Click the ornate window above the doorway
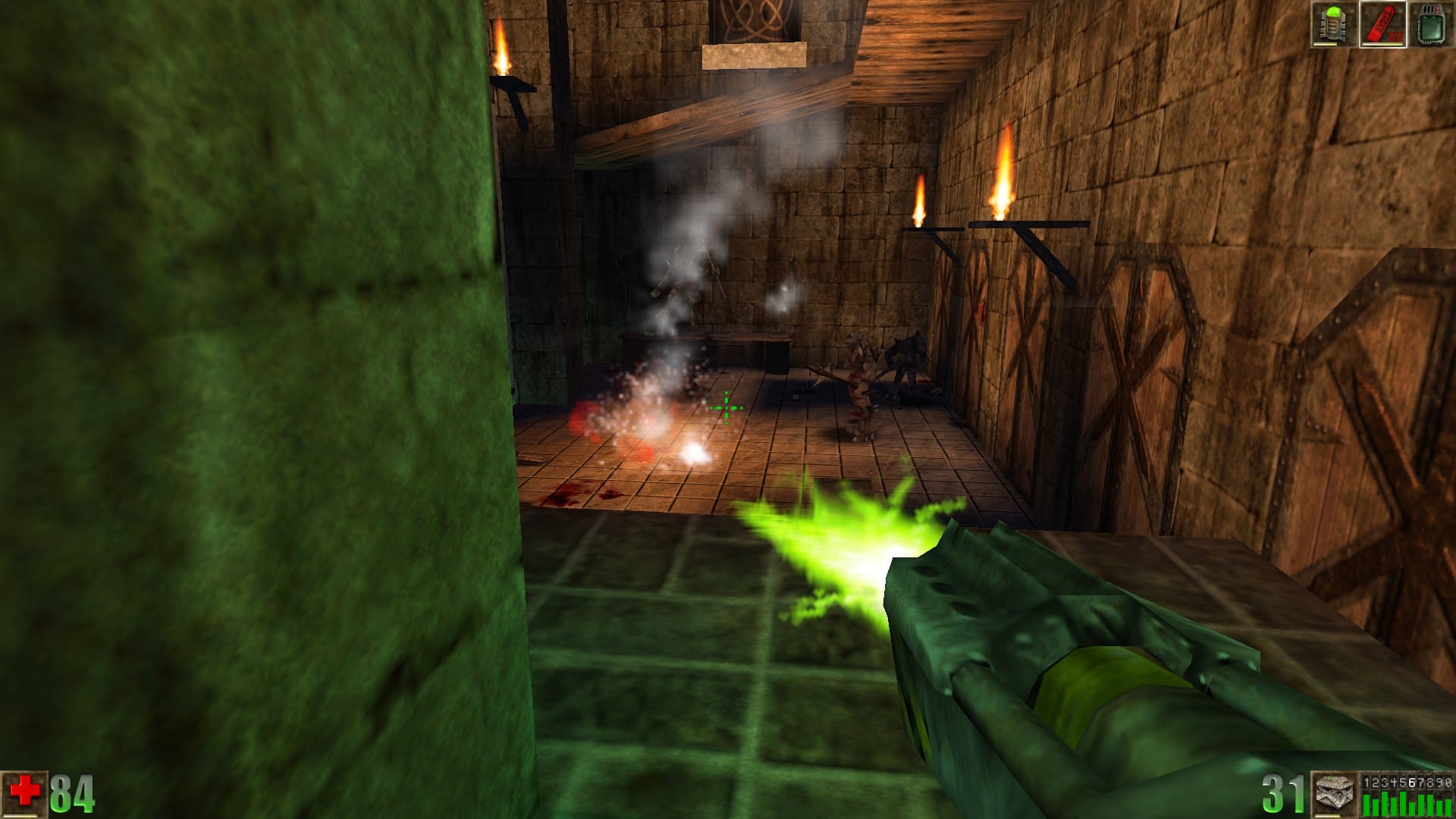1456x819 pixels. pos(751,19)
